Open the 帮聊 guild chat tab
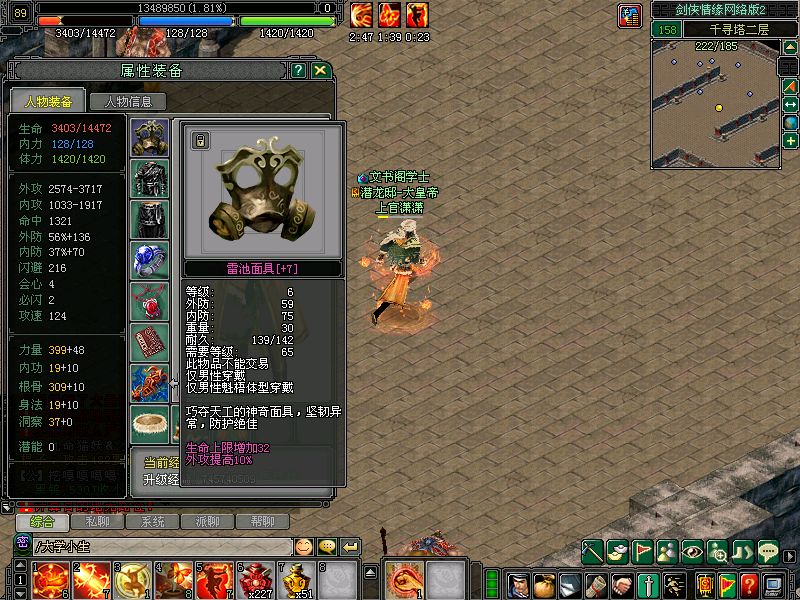The height and width of the screenshot is (600, 800). click(262, 522)
